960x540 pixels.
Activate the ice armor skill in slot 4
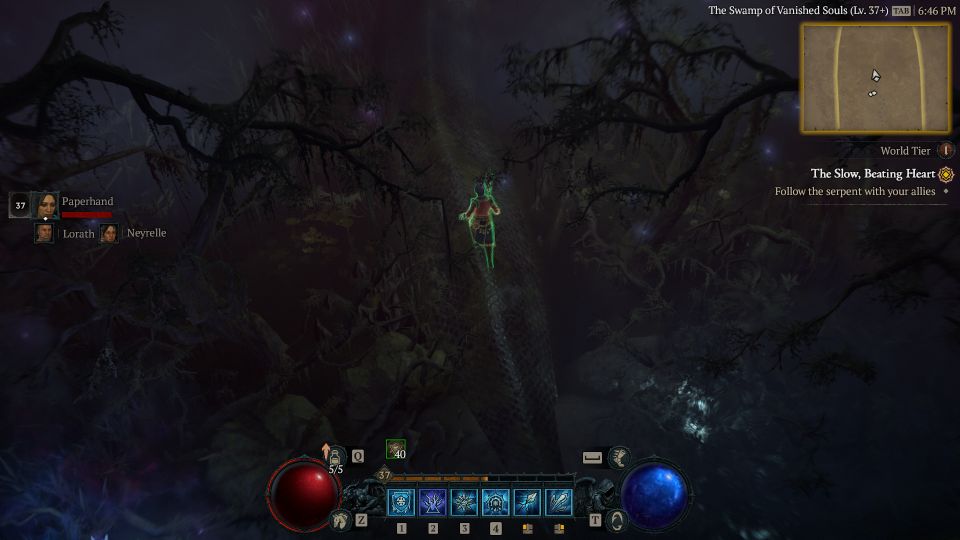click(x=496, y=502)
